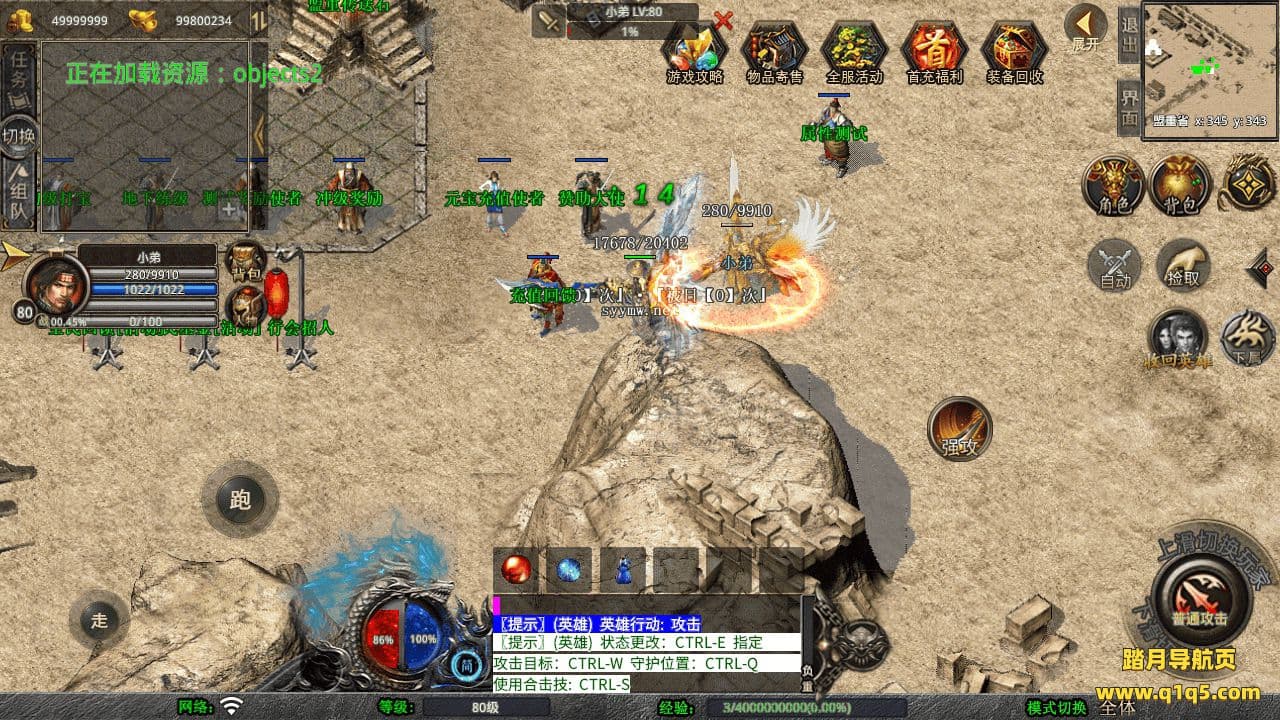Open the 背包 bag inventory

1181,185
